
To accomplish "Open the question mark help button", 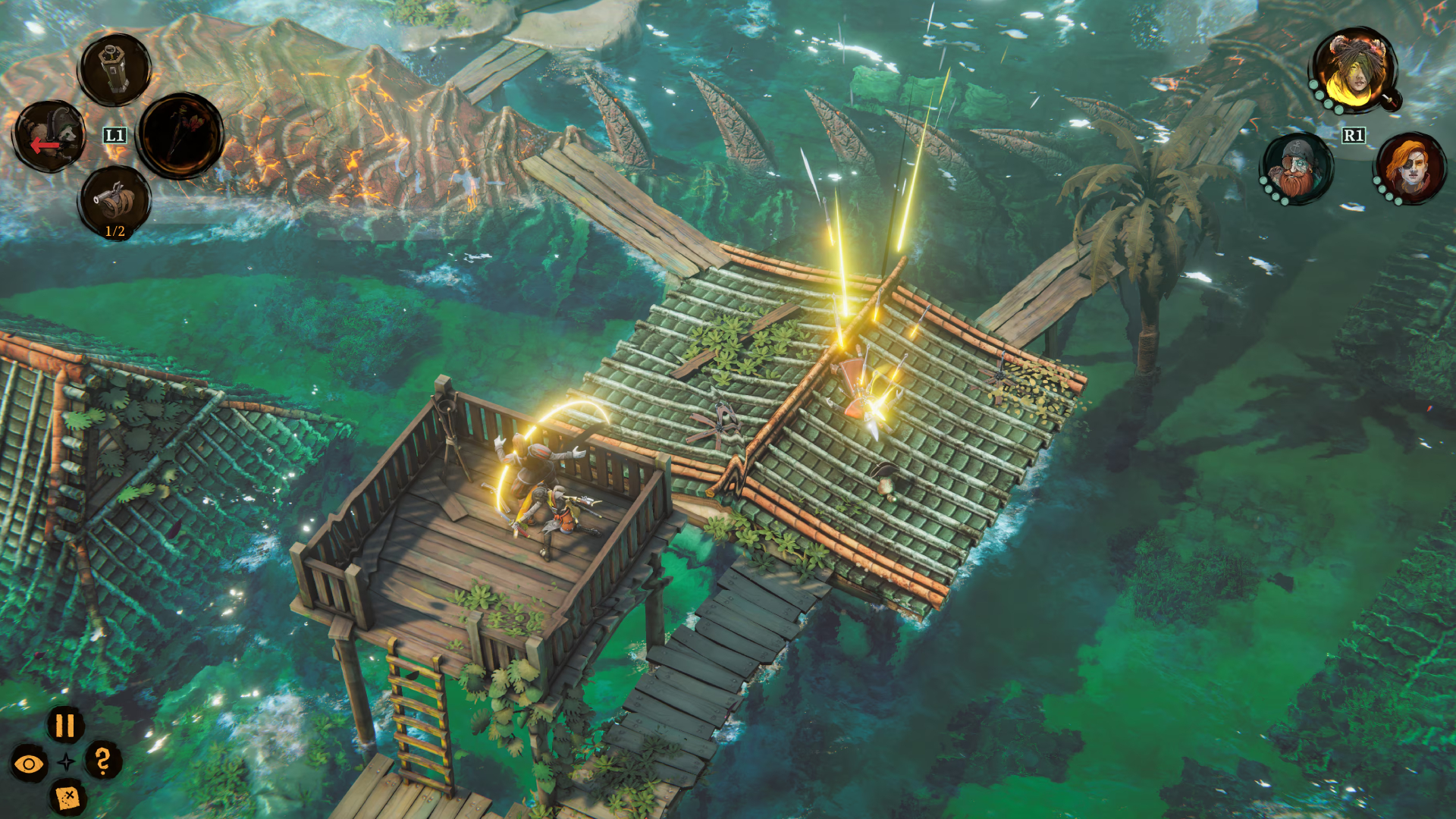I will point(103,760).
